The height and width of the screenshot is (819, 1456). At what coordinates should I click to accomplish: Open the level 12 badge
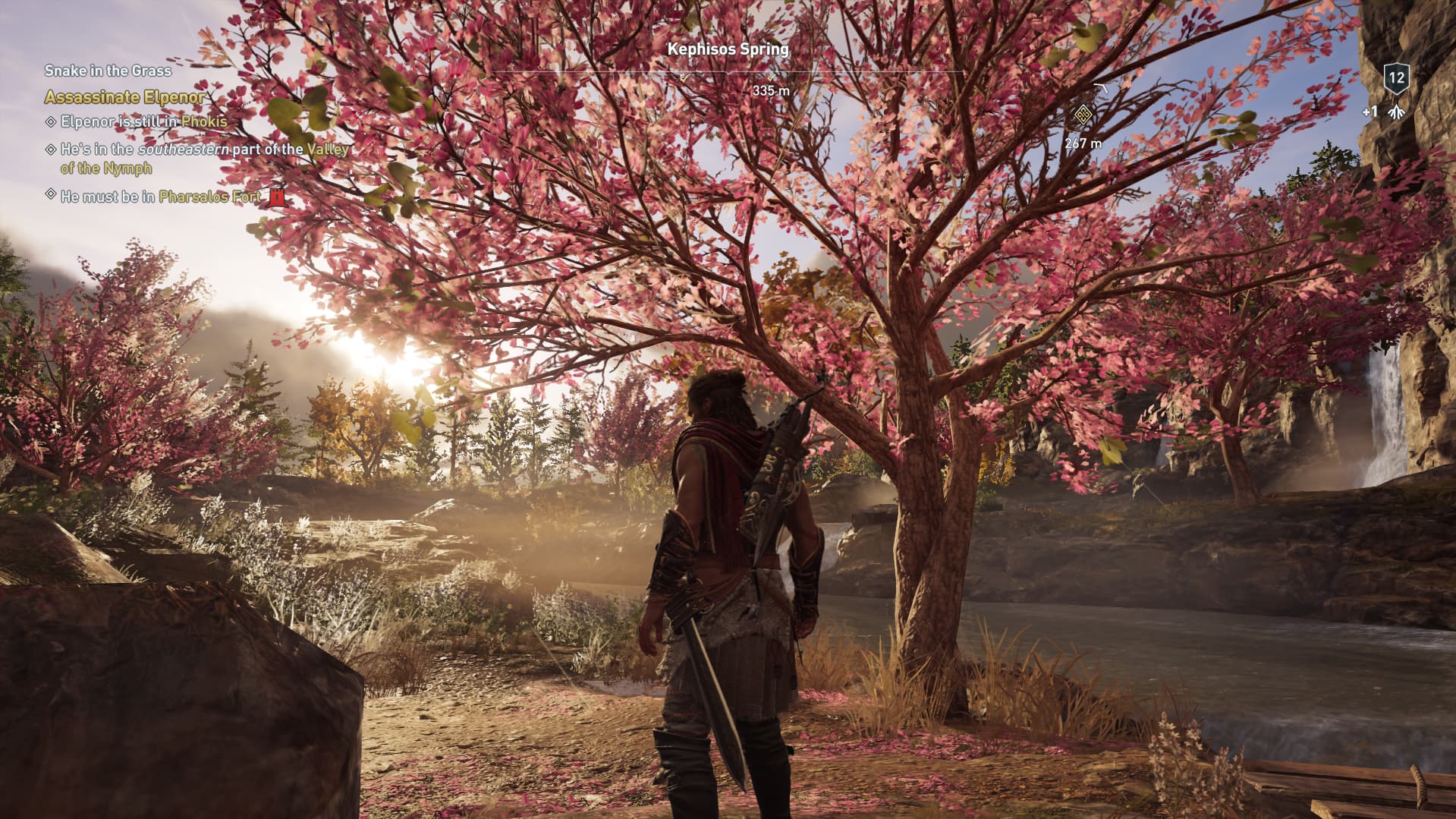1396,77
